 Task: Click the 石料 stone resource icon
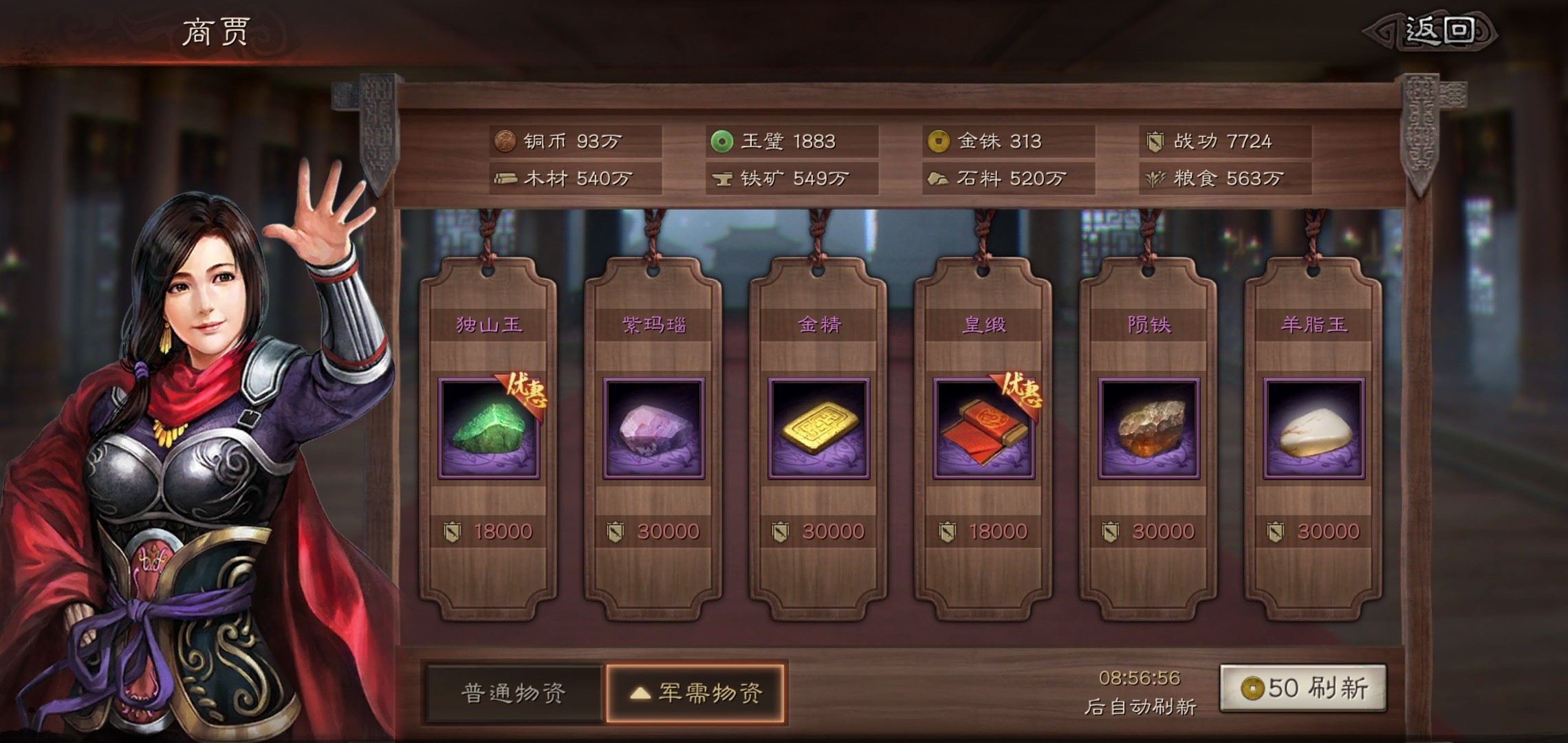[x=939, y=180]
